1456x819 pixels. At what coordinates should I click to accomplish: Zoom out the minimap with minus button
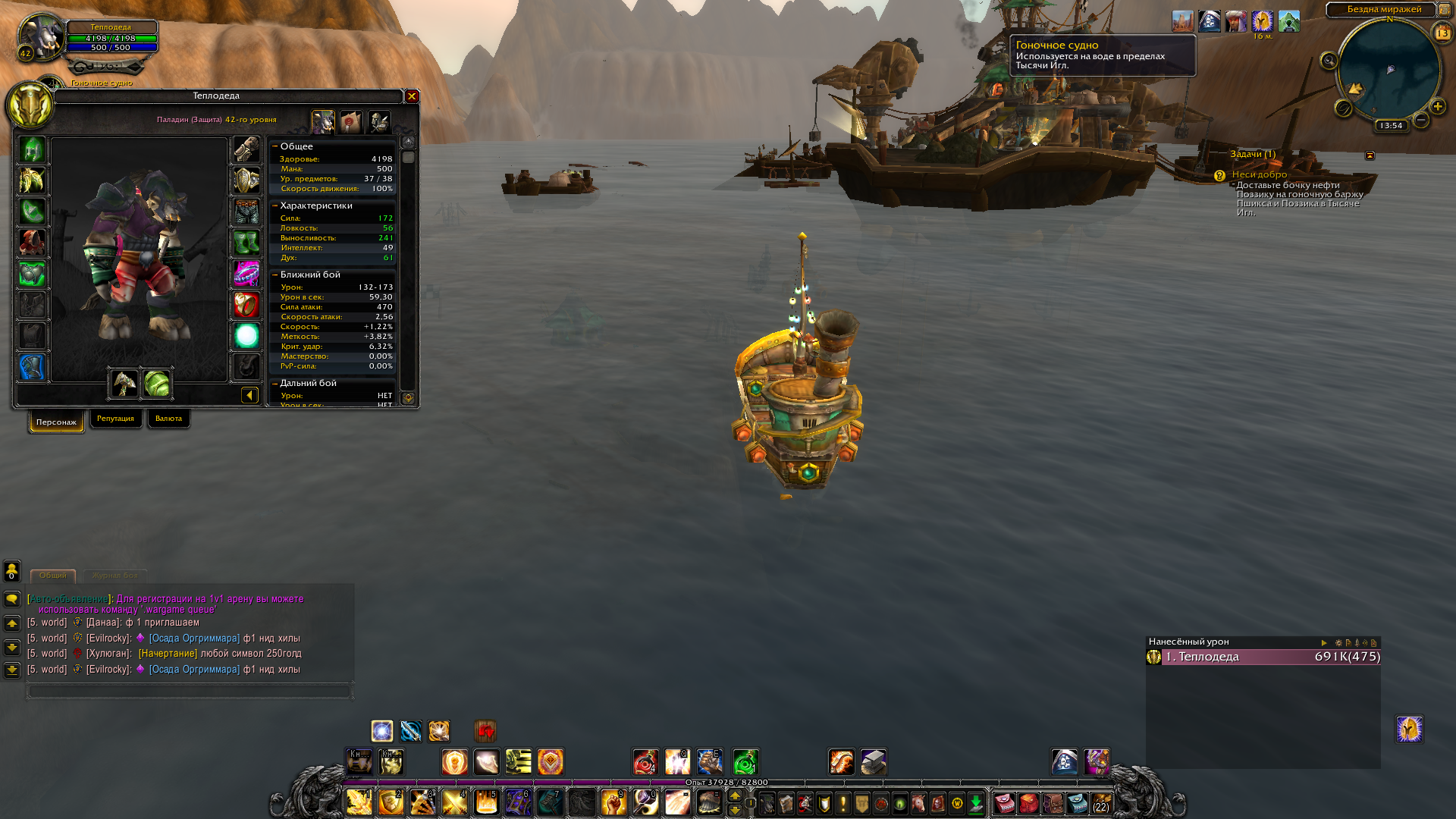(1421, 120)
